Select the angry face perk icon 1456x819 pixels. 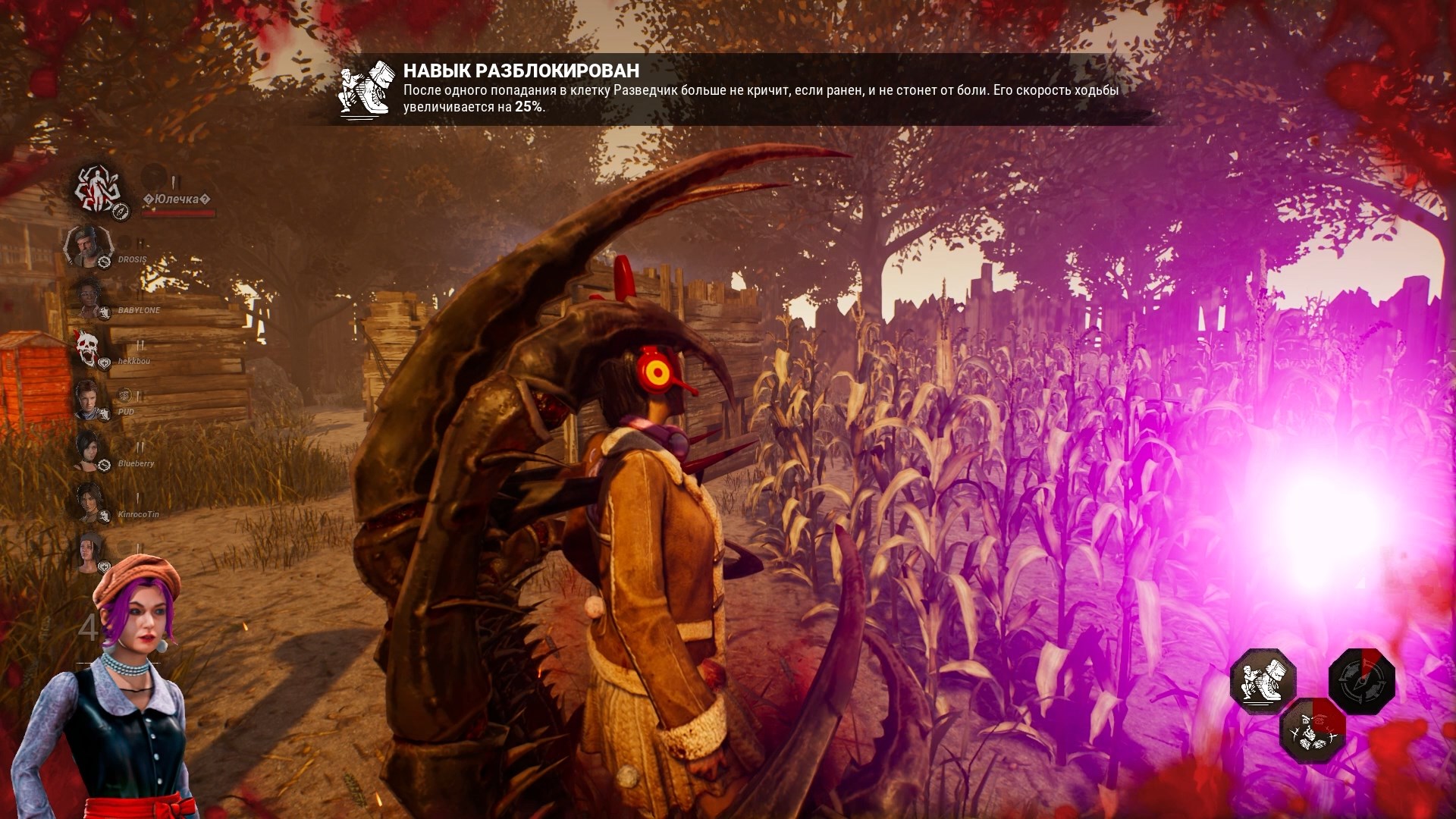(x=1313, y=730)
